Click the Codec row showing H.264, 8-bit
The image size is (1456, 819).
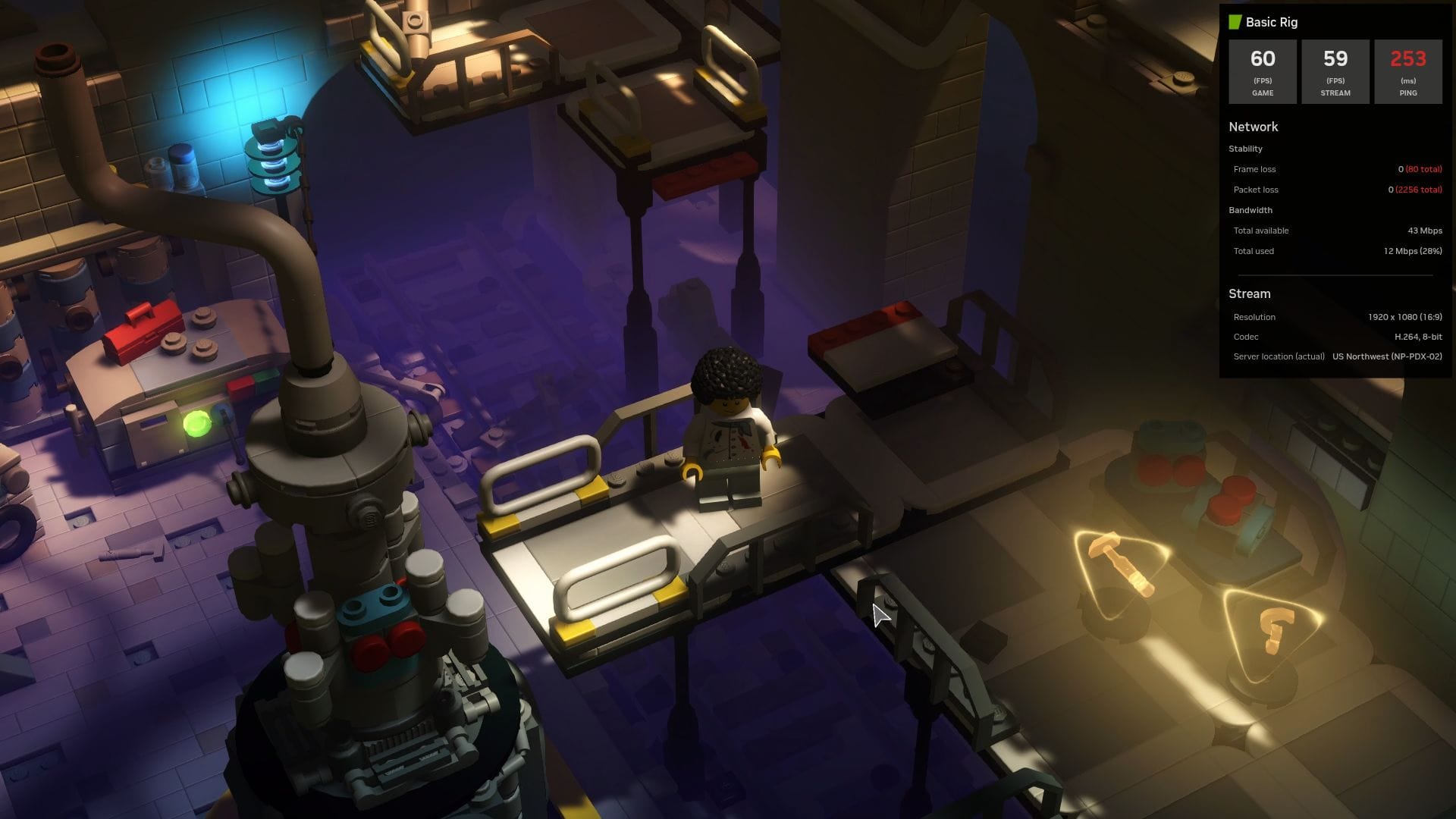1335,337
